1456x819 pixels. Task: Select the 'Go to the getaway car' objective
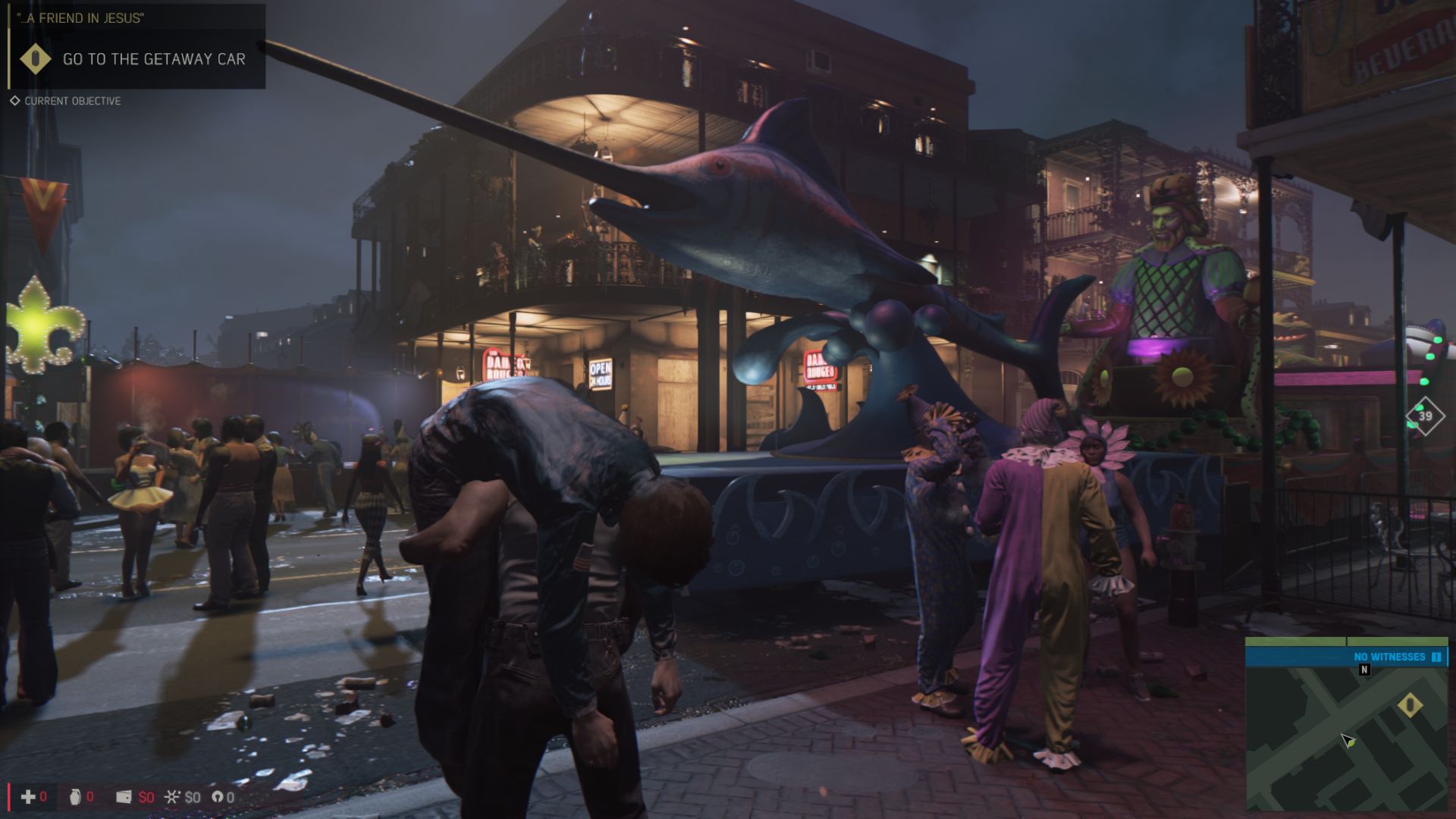point(153,59)
